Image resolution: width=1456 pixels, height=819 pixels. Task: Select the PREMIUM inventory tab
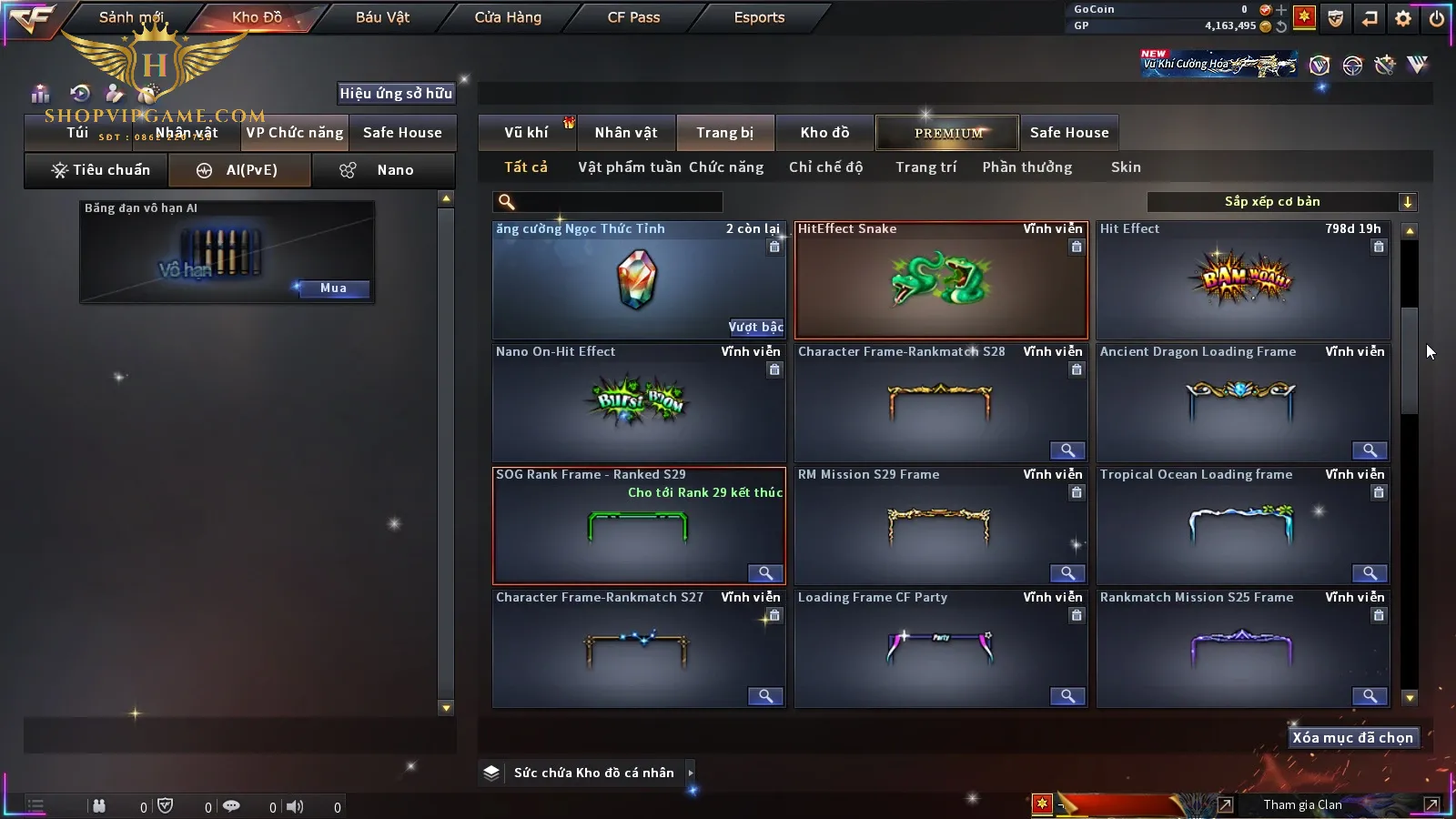(x=947, y=133)
